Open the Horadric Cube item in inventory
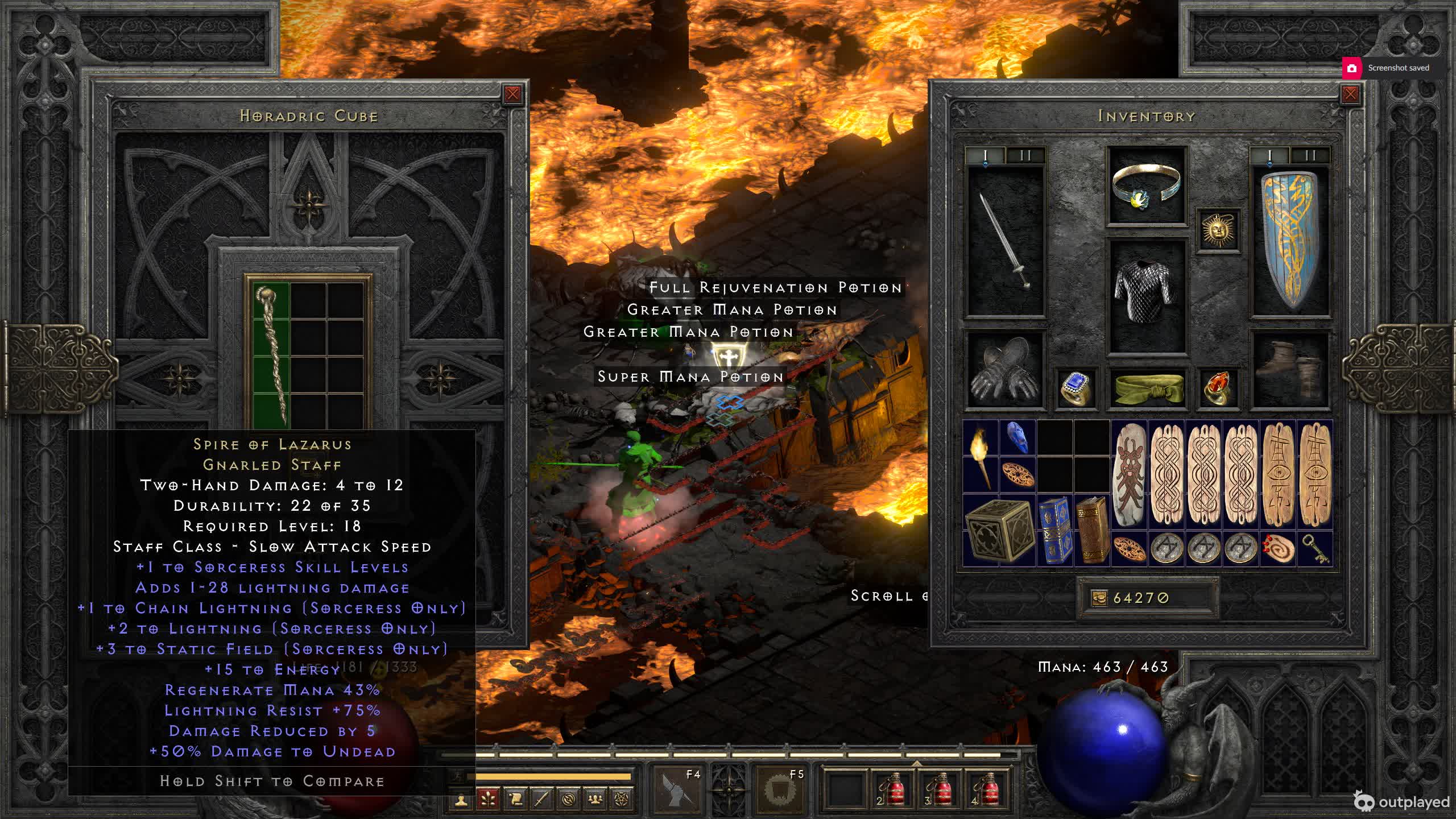Image resolution: width=1456 pixels, height=819 pixels. [x=998, y=531]
